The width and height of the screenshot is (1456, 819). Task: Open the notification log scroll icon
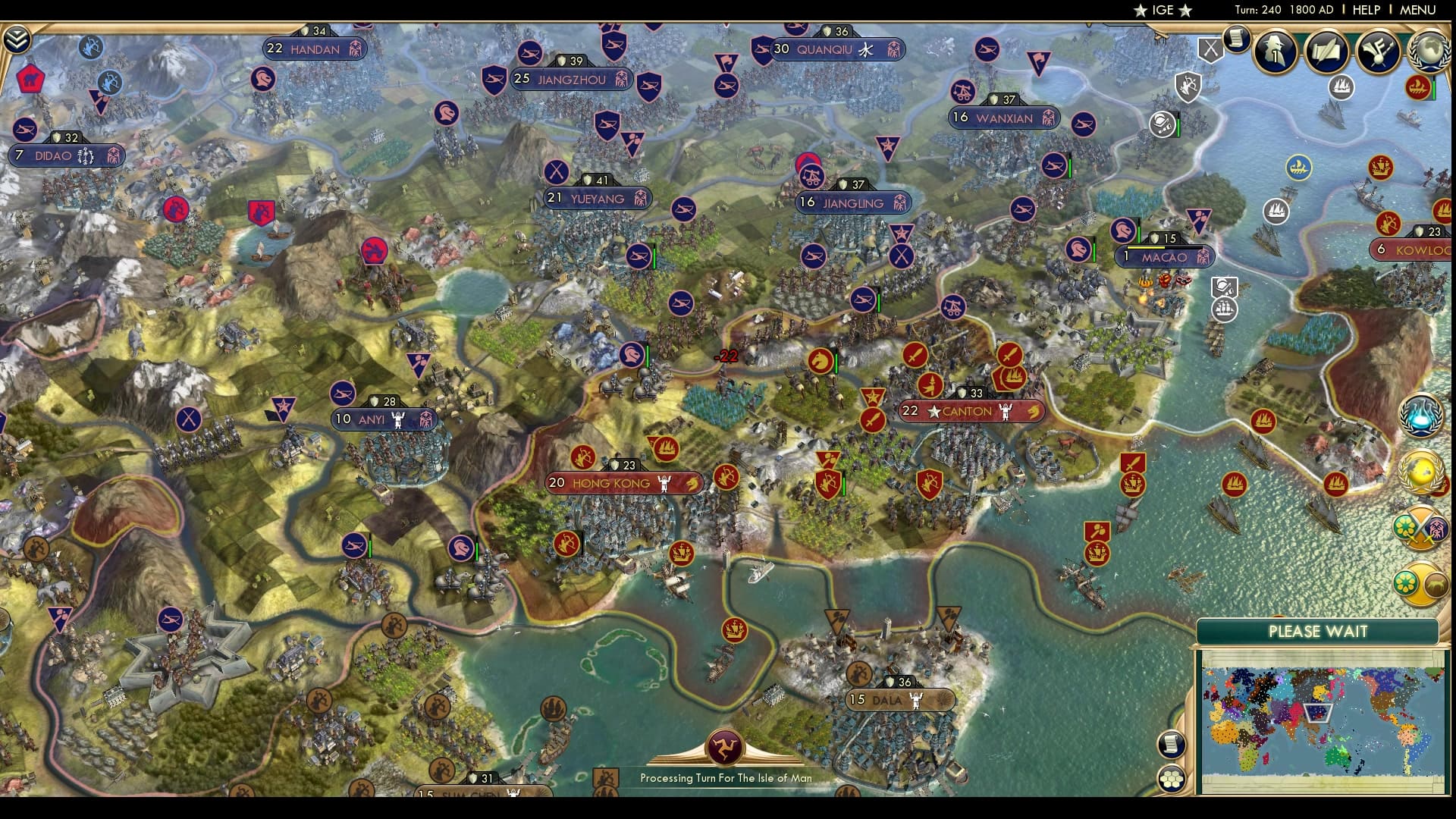coord(1237,39)
